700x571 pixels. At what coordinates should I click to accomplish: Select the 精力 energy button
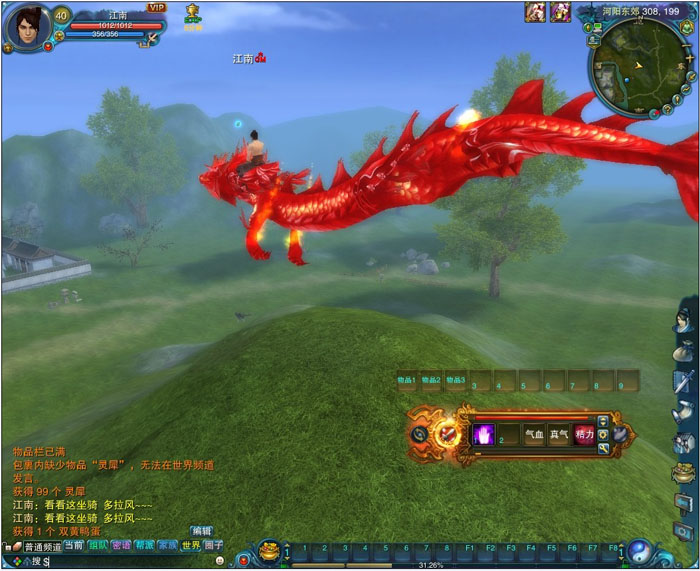click(x=584, y=435)
